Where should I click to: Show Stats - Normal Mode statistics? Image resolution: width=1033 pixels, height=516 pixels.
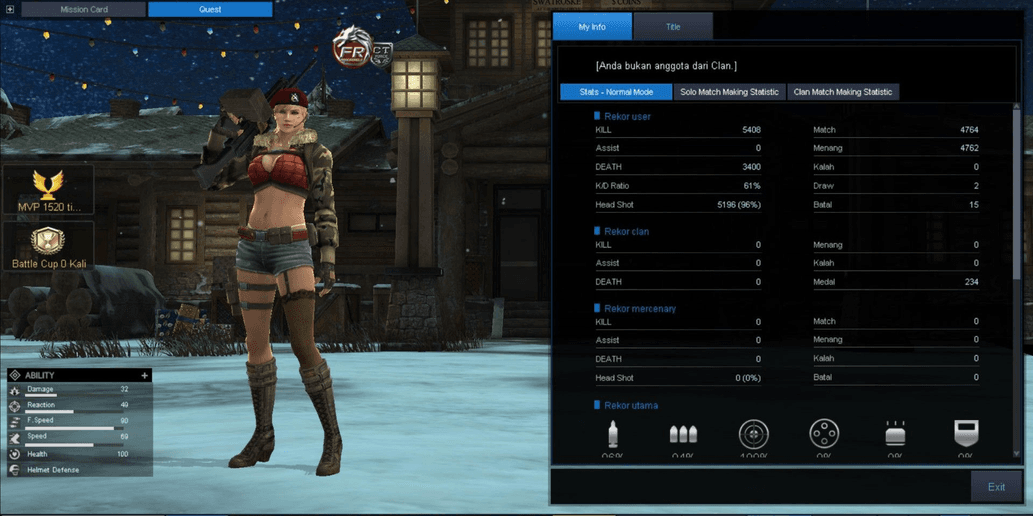point(616,92)
